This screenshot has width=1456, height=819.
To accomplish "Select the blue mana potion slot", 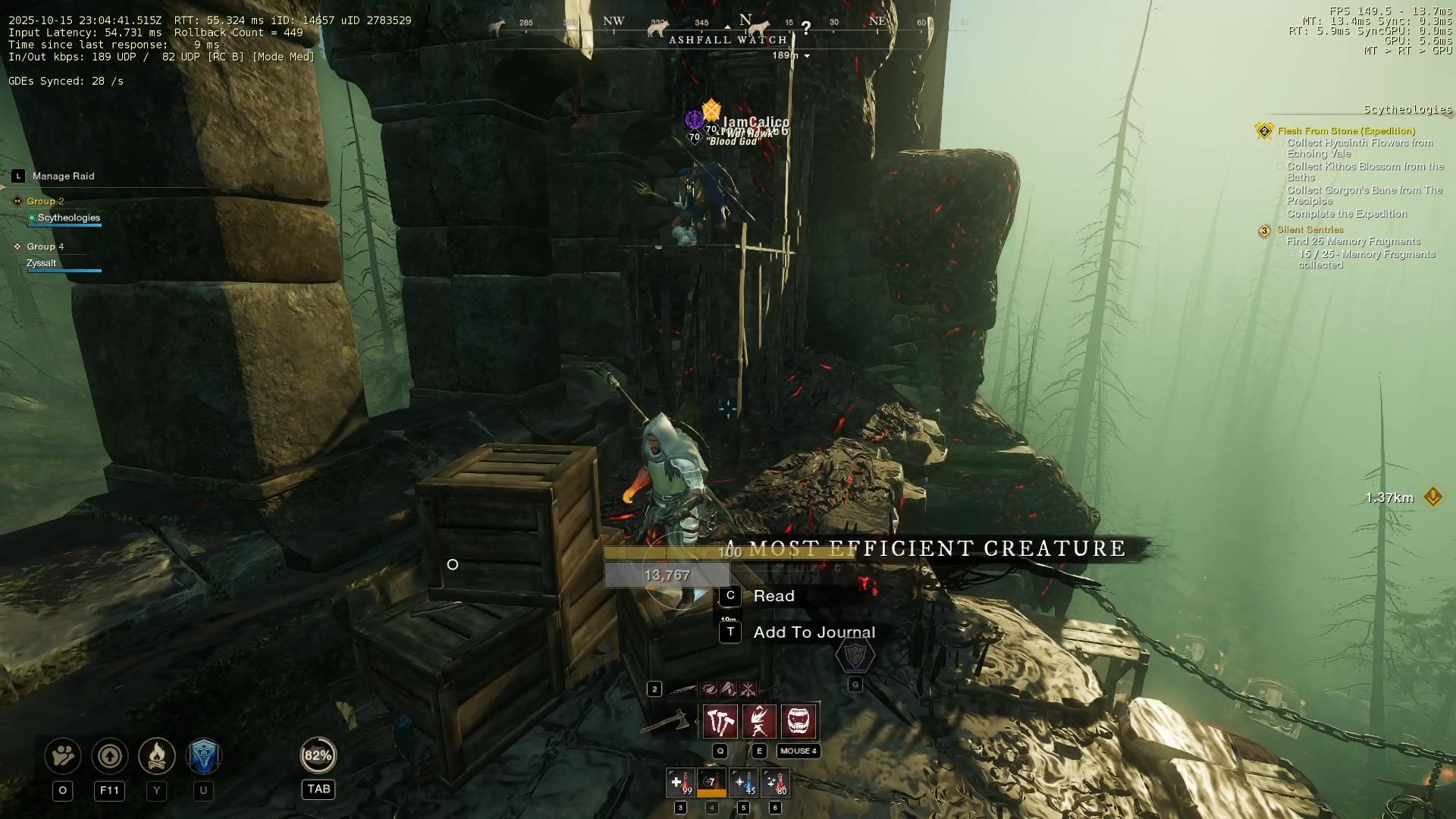I will [x=743, y=783].
